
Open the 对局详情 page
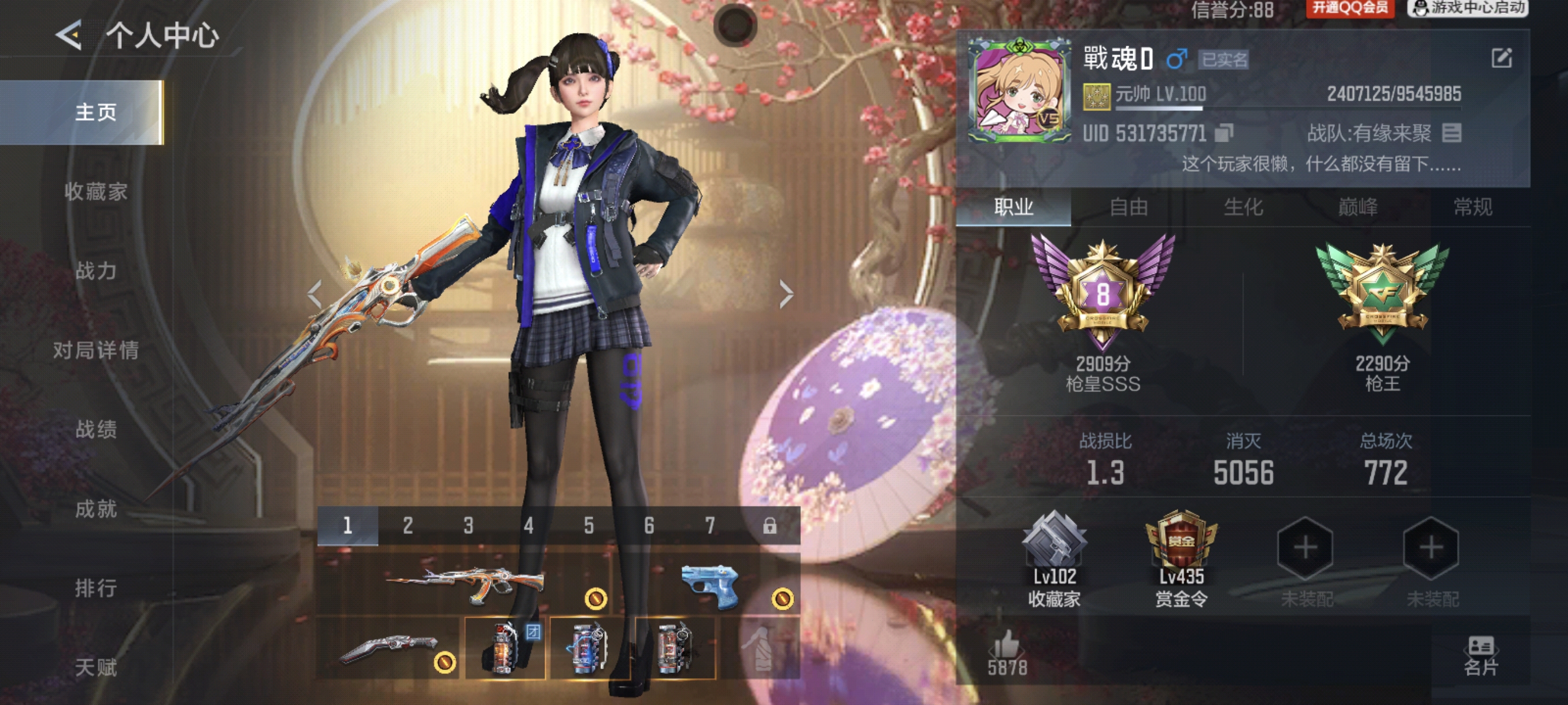tap(95, 350)
